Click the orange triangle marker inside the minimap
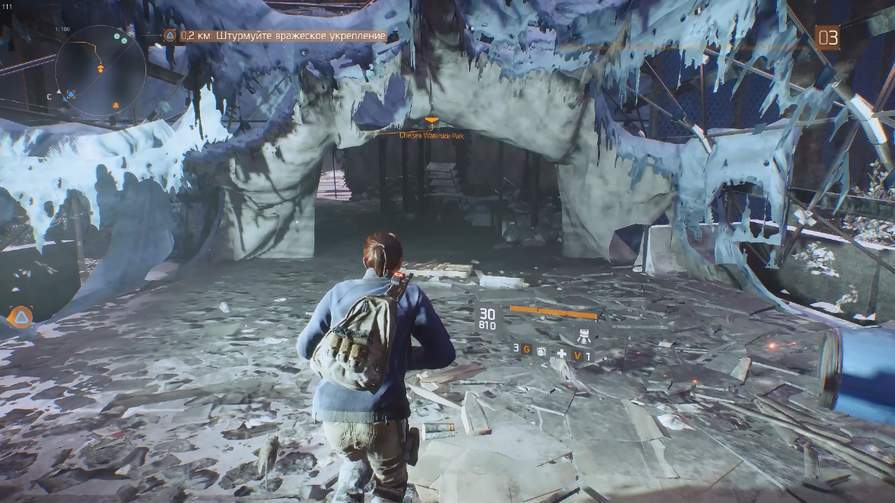Screen dimensions: 895x503 coord(116,105)
